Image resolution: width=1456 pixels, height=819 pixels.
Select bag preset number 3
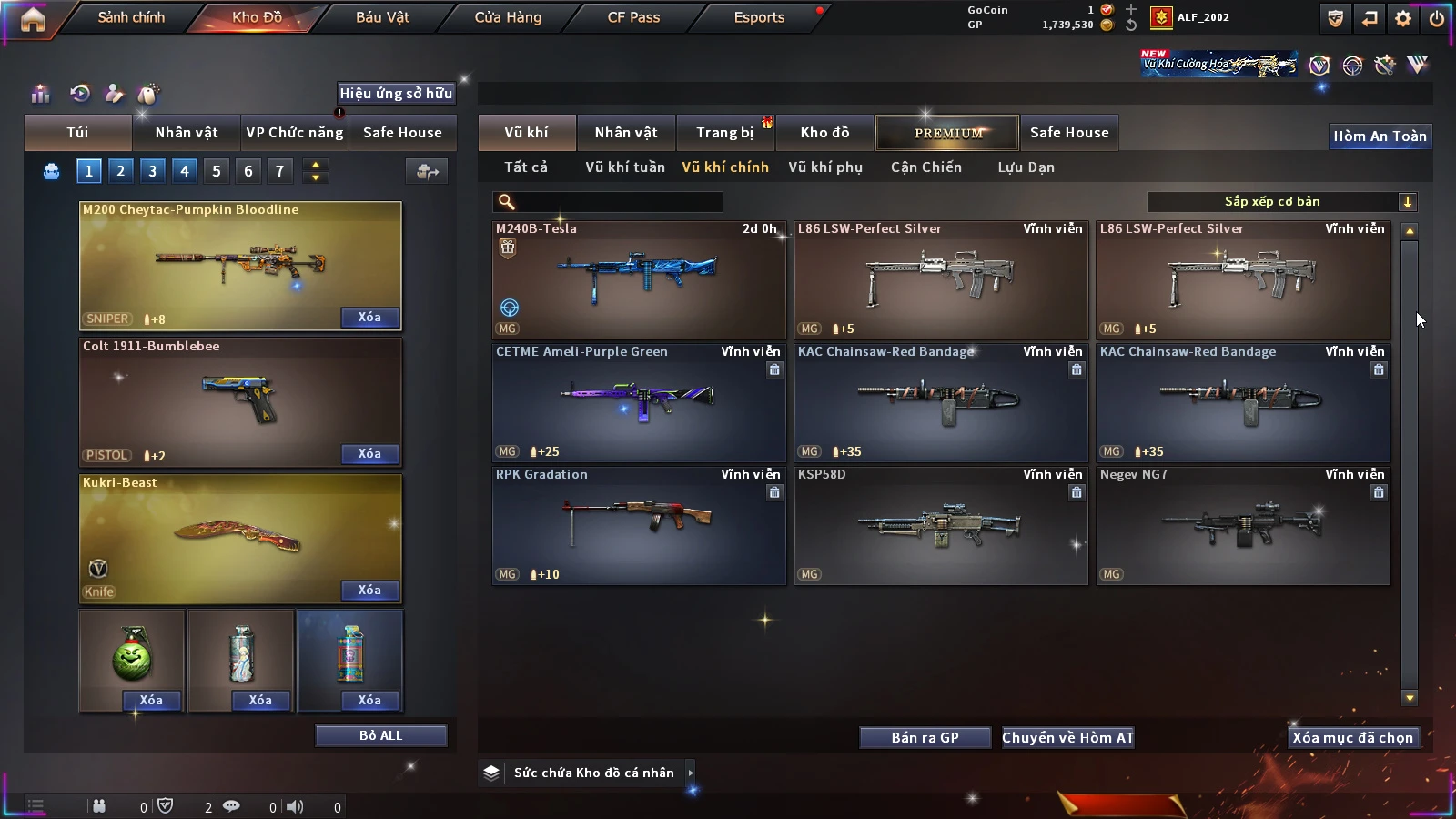[153, 171]
